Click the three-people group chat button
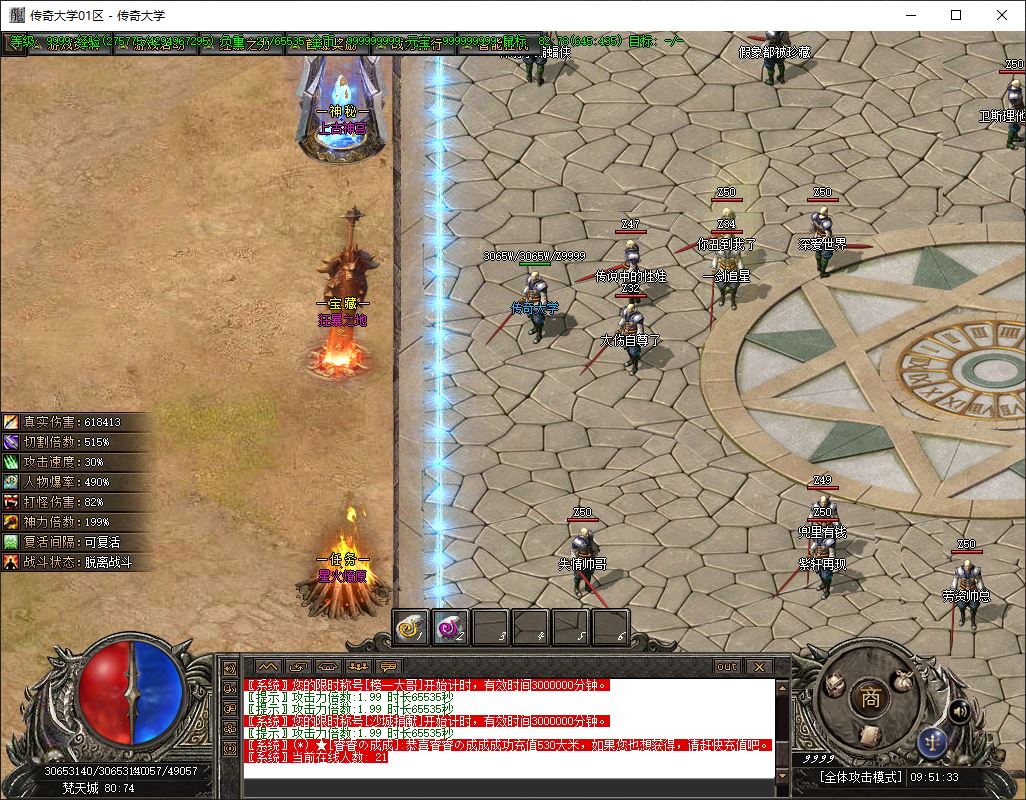 click(x=357, y=666)
